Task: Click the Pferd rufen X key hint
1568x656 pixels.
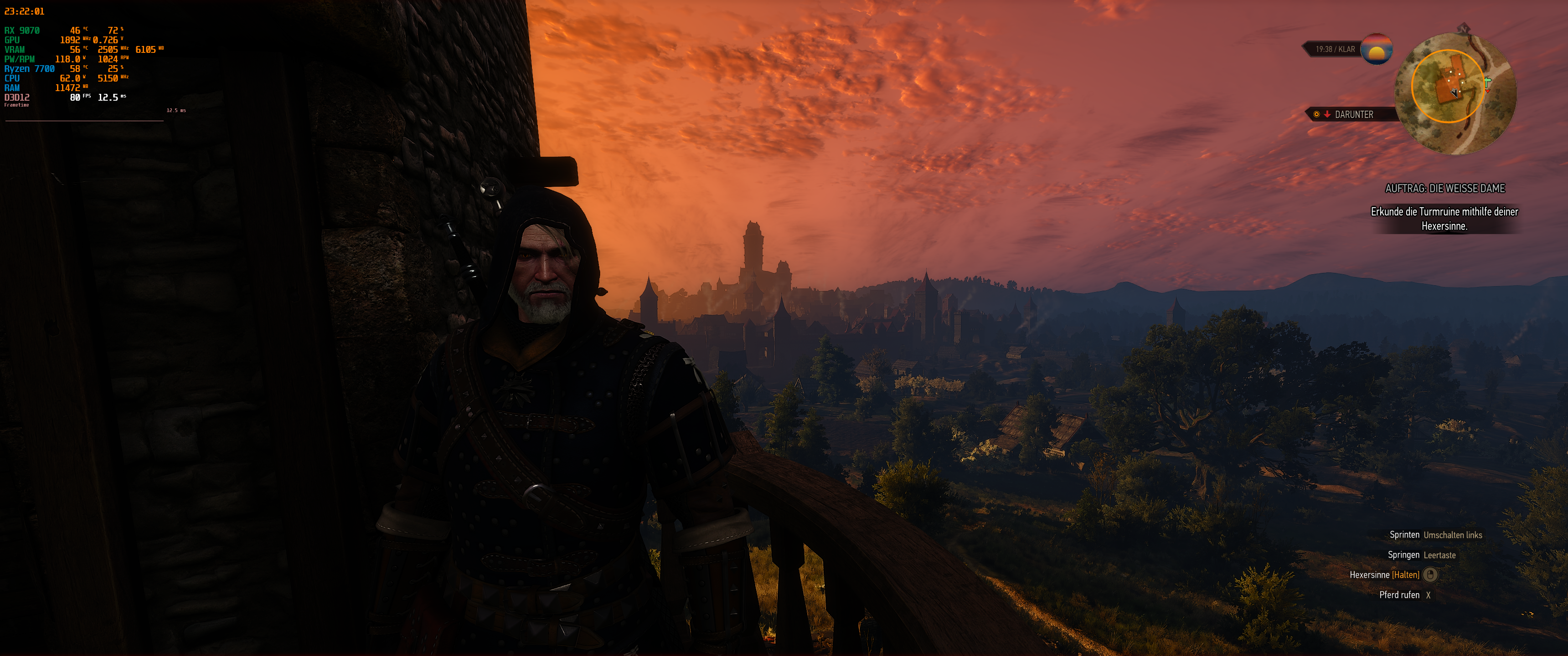Action: click(1428, 595)
